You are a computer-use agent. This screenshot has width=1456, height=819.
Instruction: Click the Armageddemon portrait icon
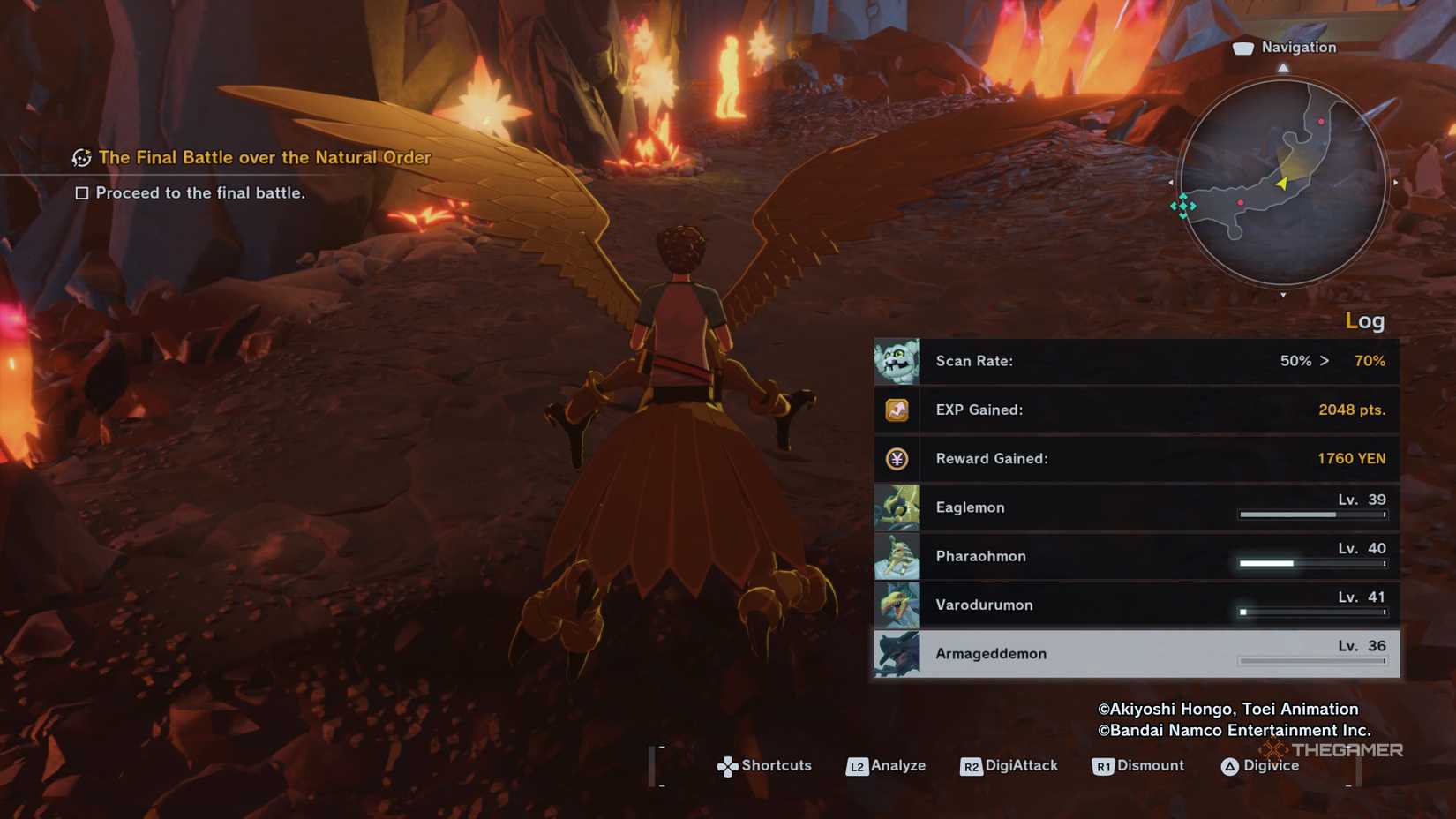[897, 654]
